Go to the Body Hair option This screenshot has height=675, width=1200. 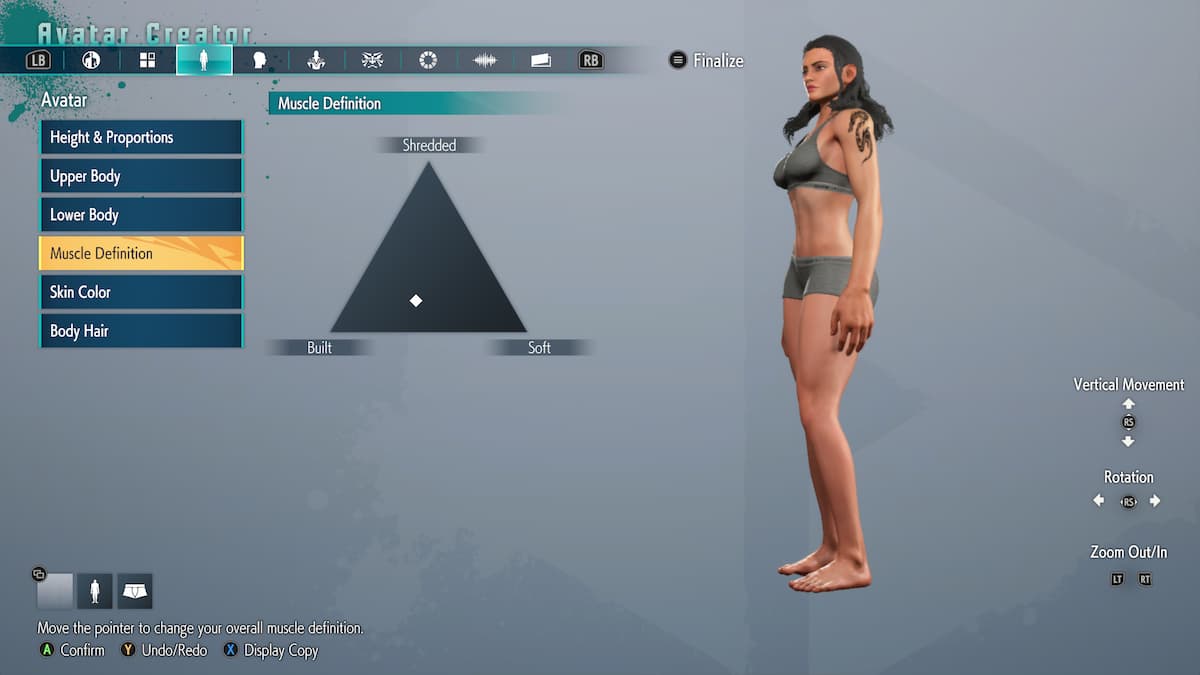pyautogui.click(x=141, y=331)
